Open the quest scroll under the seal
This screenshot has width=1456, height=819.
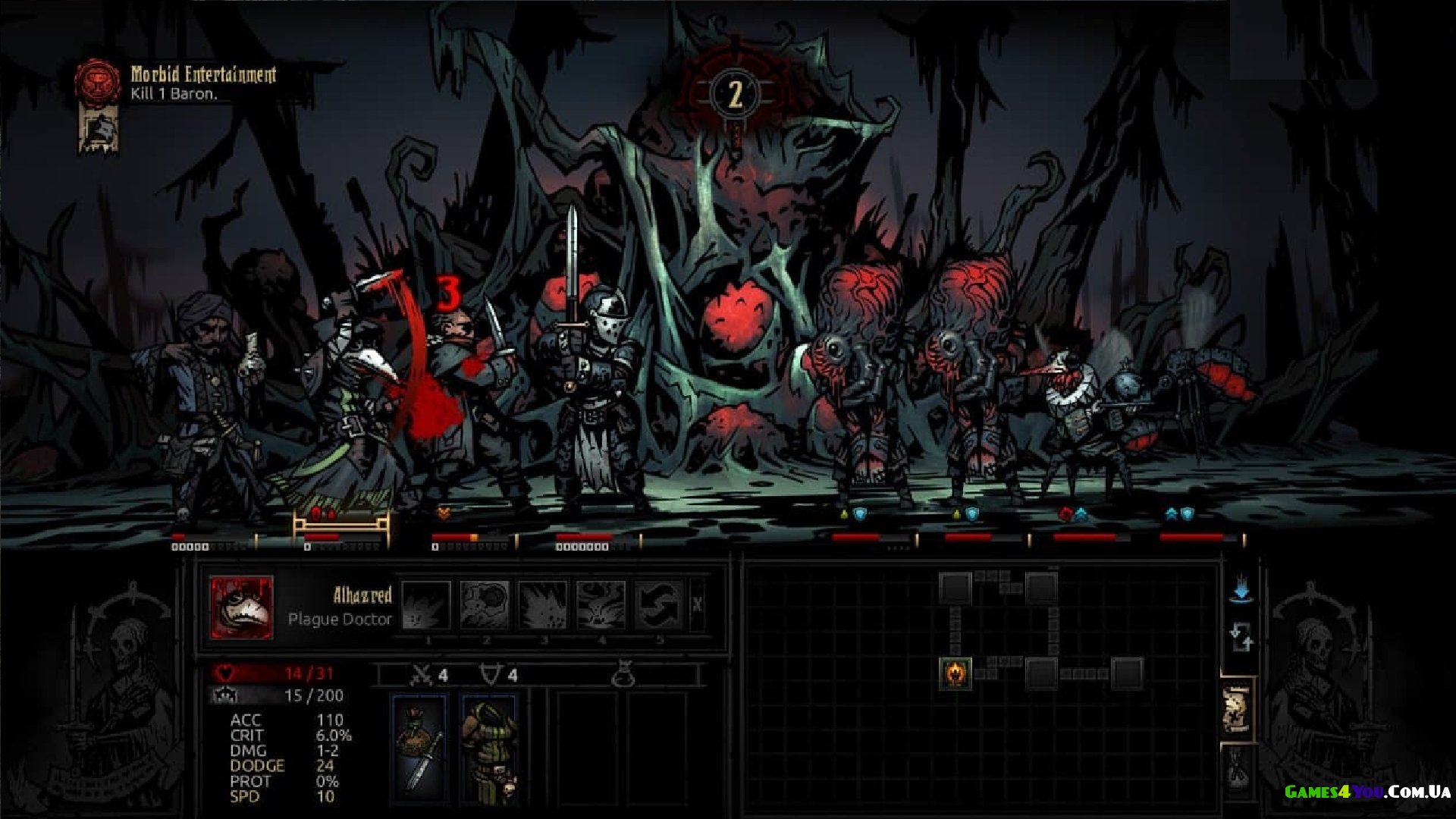pyautogui.click(x=99, y=129)
